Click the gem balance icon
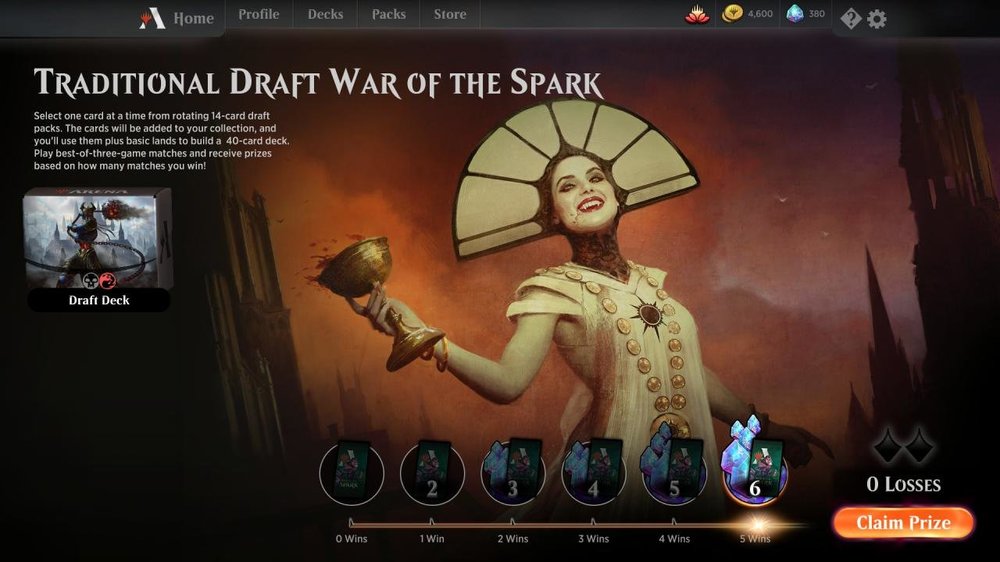1000x562 pixels. coord(805,15)
